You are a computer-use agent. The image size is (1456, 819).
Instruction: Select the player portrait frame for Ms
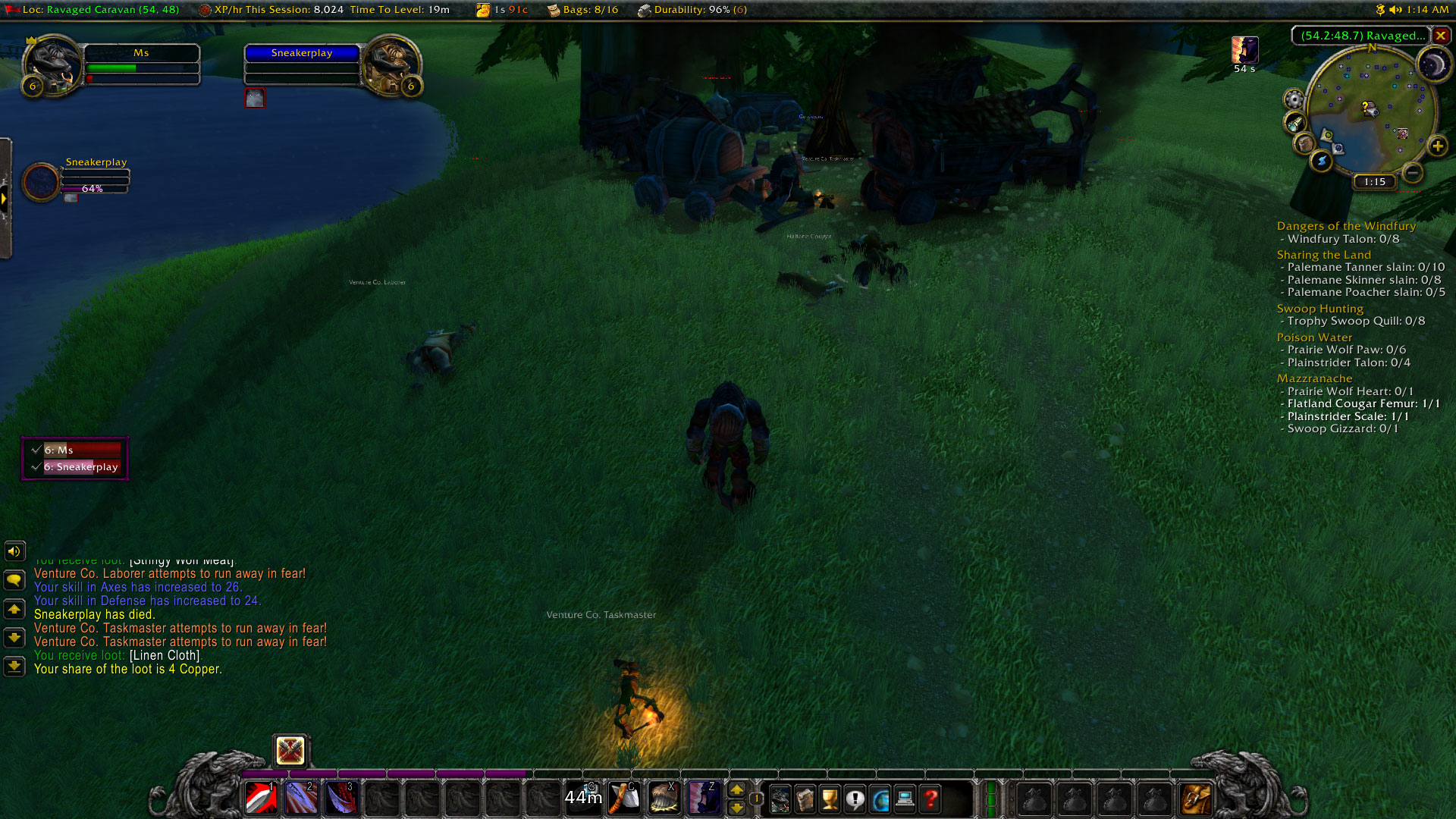[53, 65]
